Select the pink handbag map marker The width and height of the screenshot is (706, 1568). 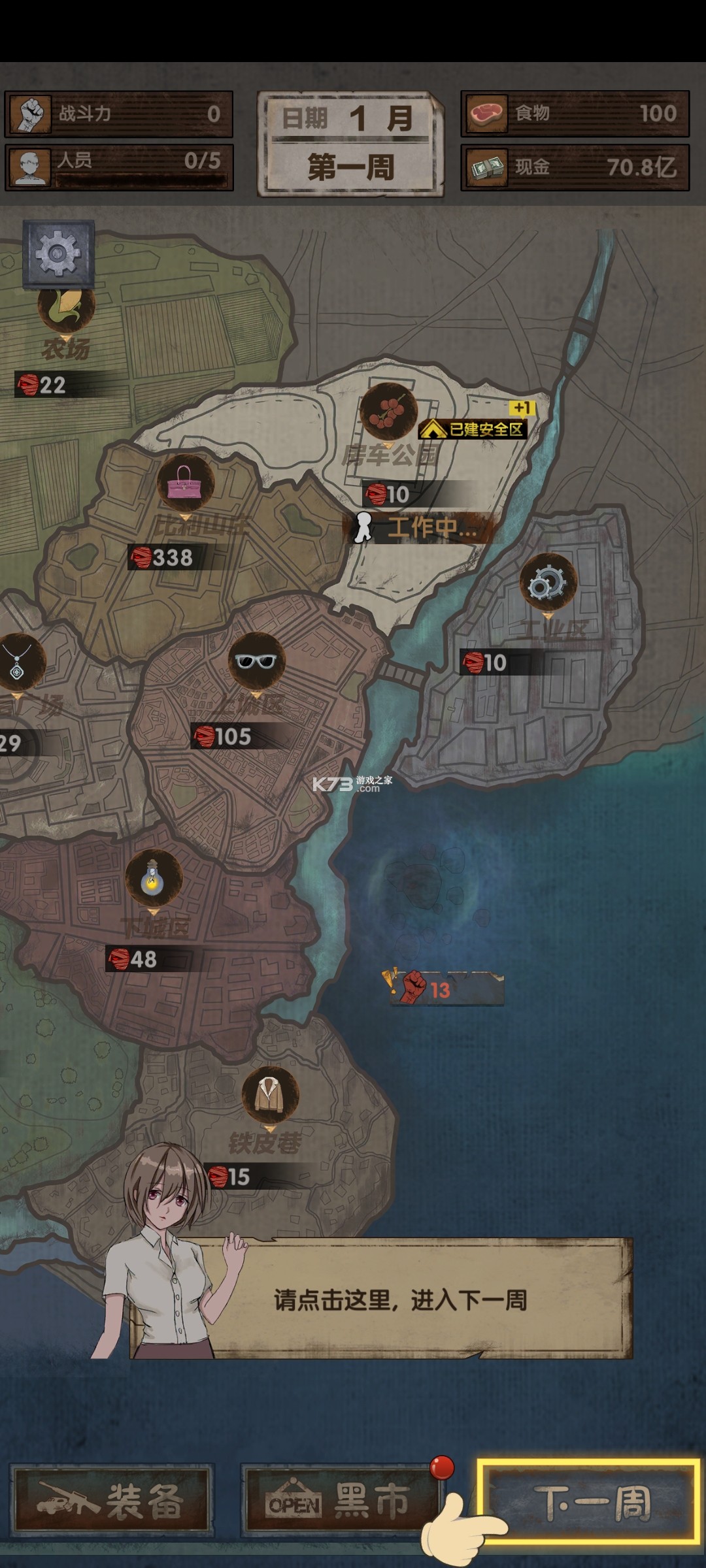186,485
